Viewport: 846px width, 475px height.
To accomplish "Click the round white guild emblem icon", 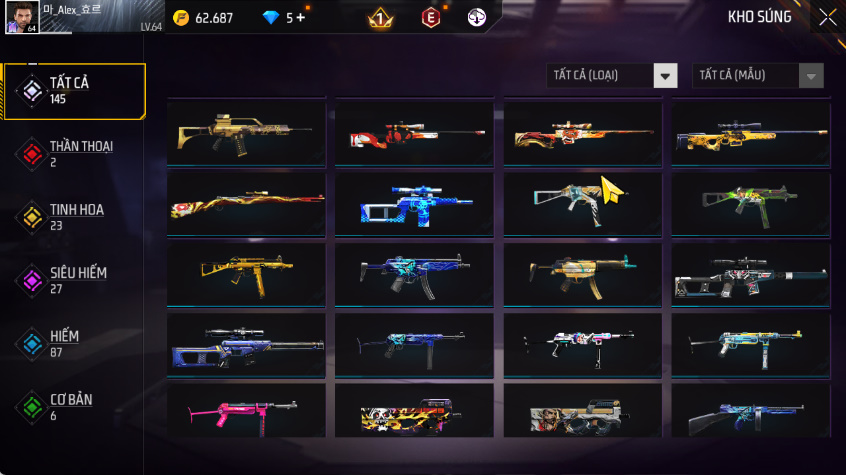I will pyautogui.click(x=477, y=18).
